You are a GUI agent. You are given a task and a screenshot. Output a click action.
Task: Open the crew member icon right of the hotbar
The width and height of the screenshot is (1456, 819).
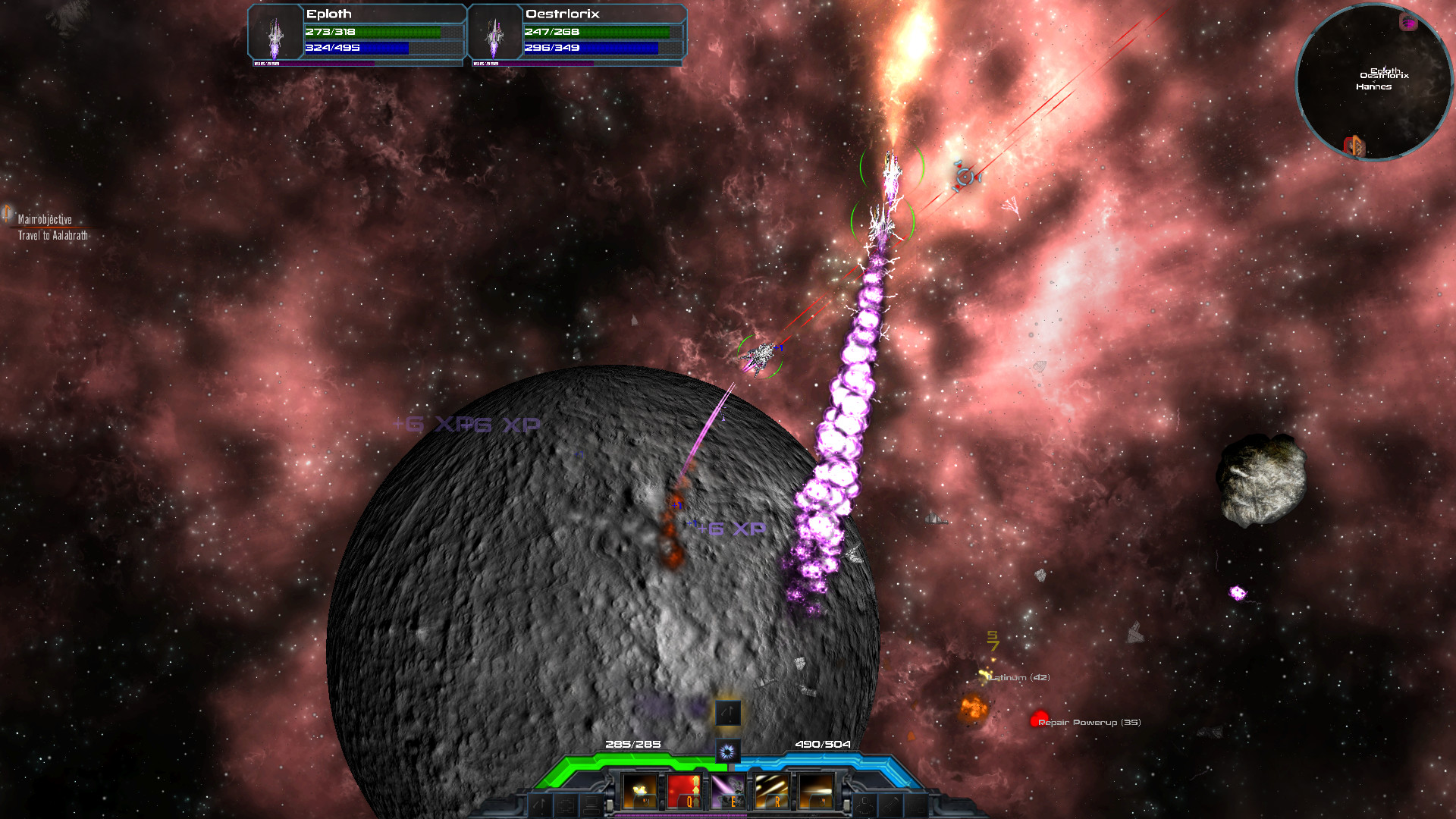point(864,806)
